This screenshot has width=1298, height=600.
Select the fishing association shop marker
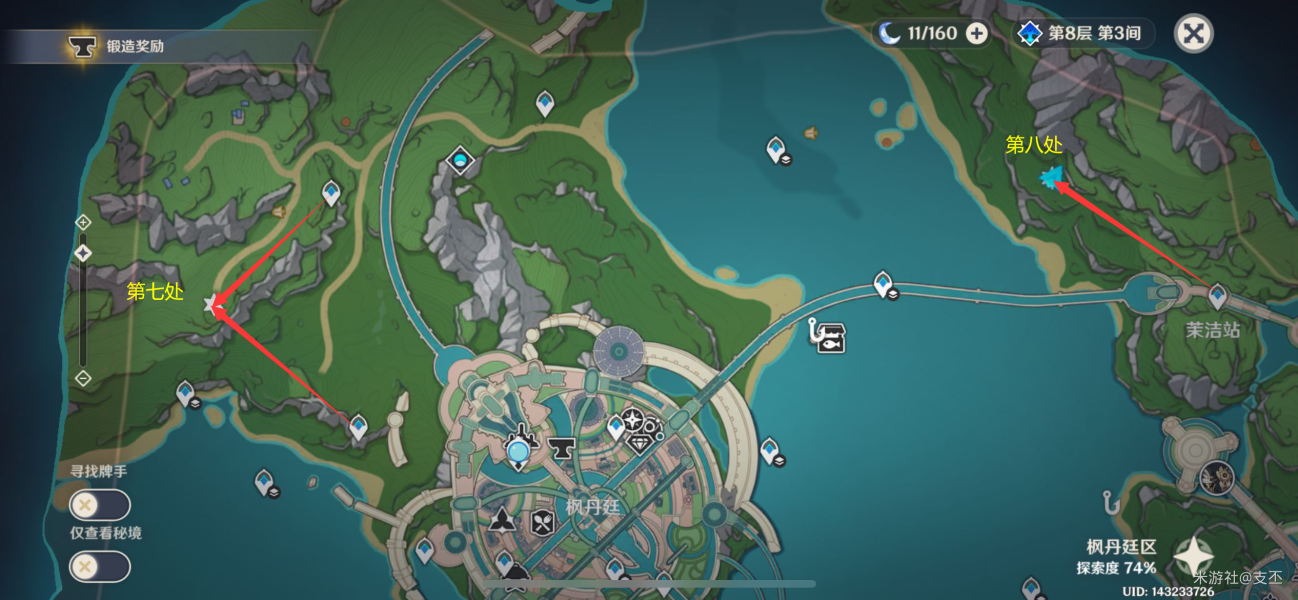coord(831,337)
